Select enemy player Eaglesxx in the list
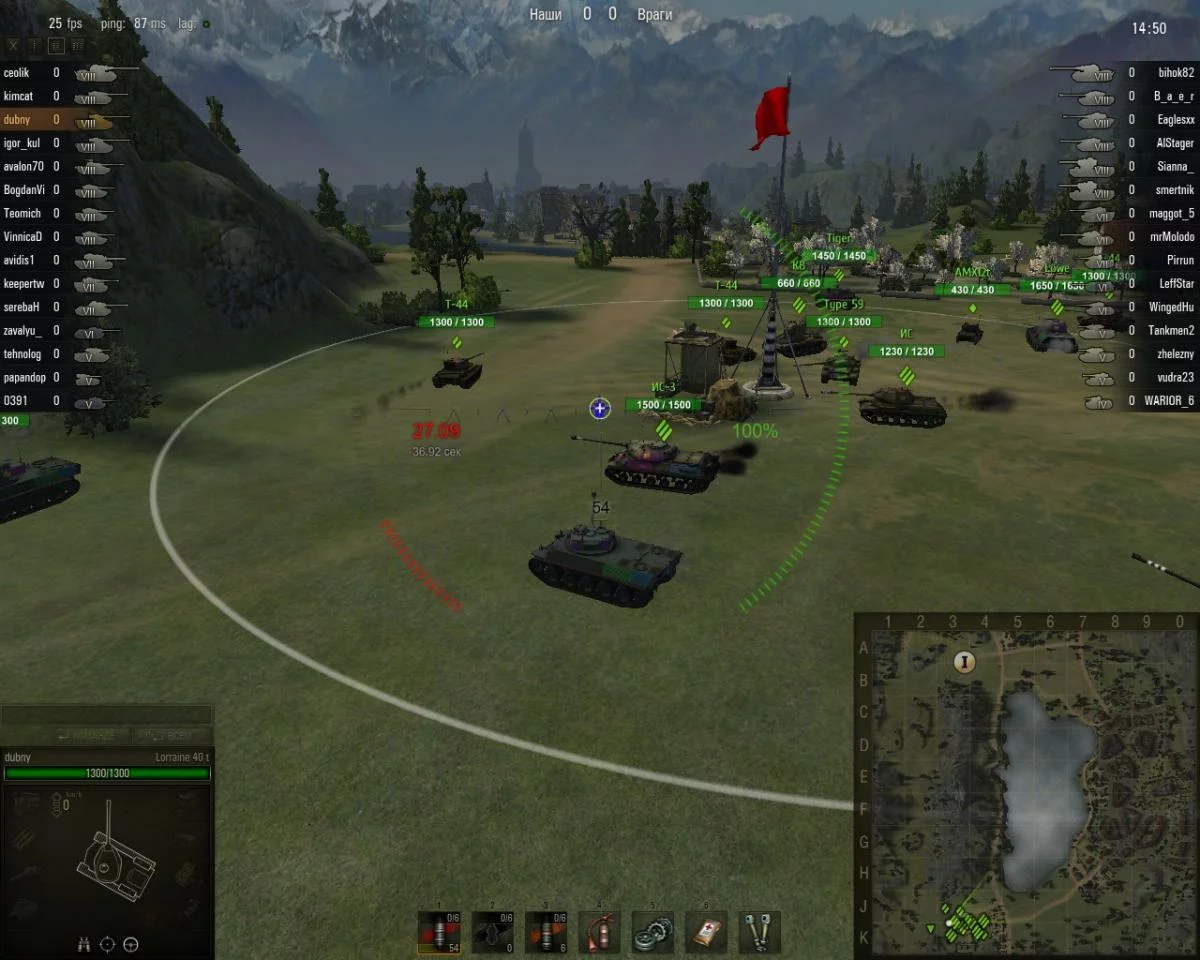Screen dimensions: 1200x960 (1176, 120)
